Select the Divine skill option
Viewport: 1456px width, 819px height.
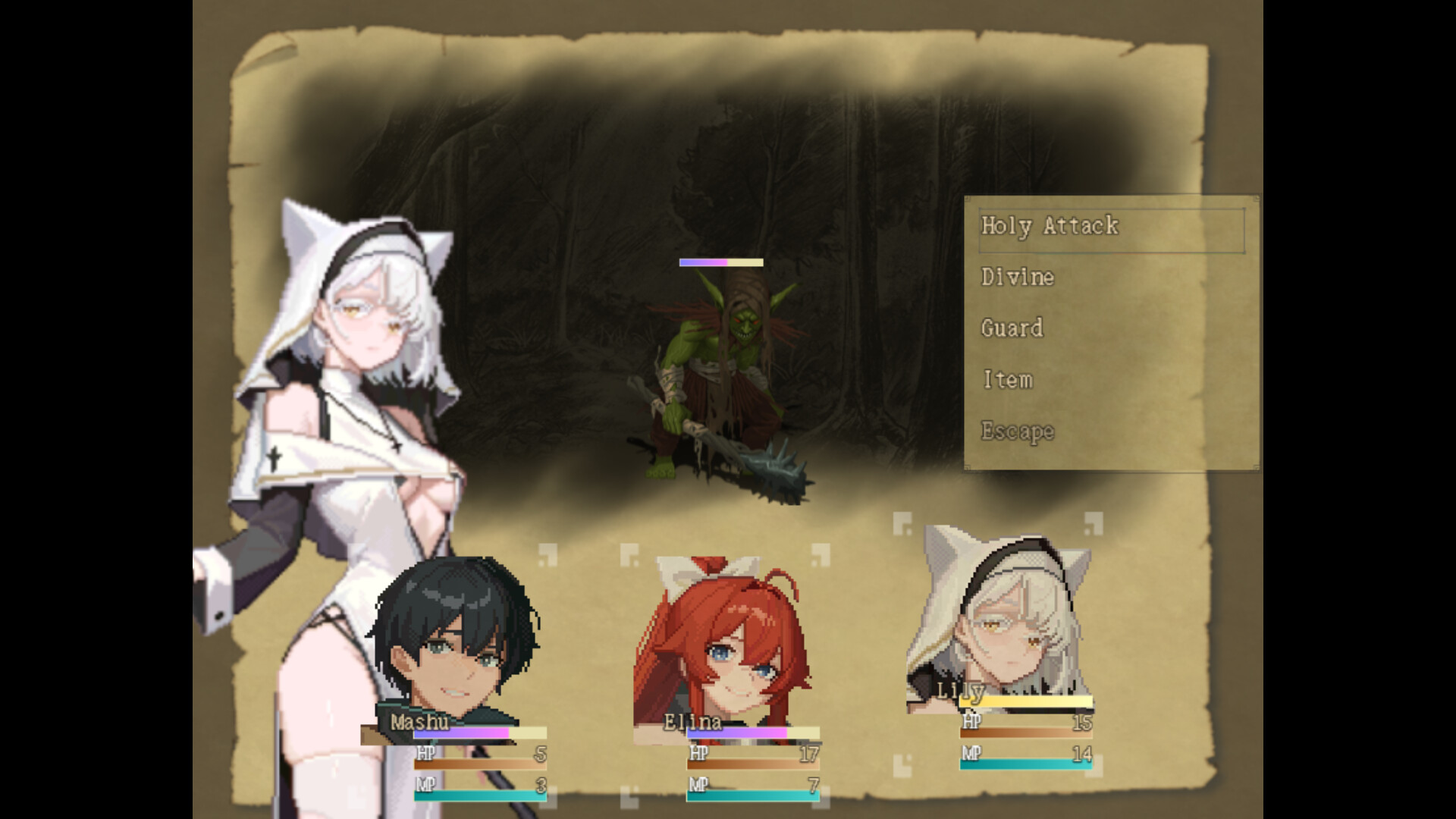click(1017, 278)
